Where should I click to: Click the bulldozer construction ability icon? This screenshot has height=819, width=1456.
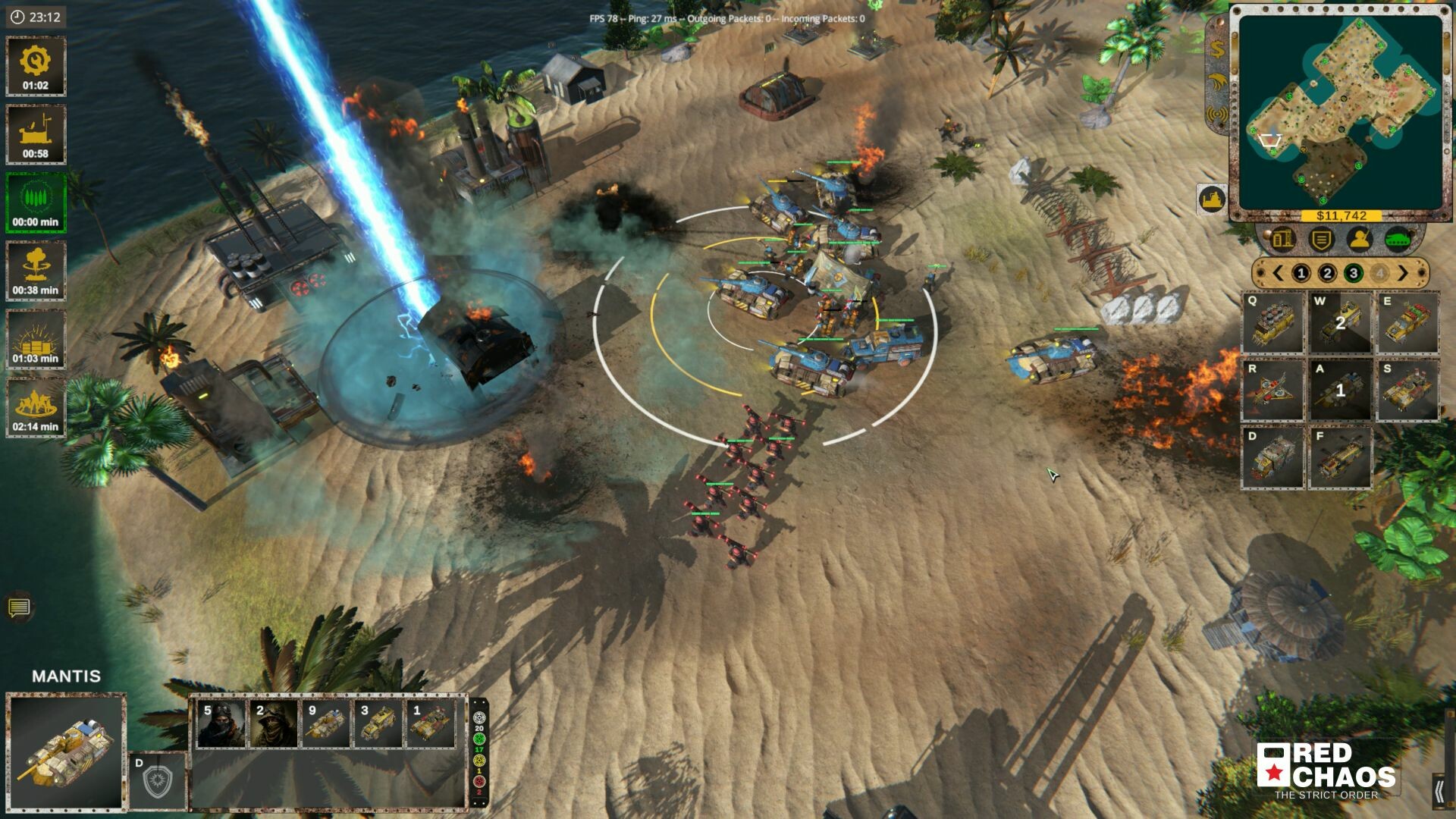(35, 133)
